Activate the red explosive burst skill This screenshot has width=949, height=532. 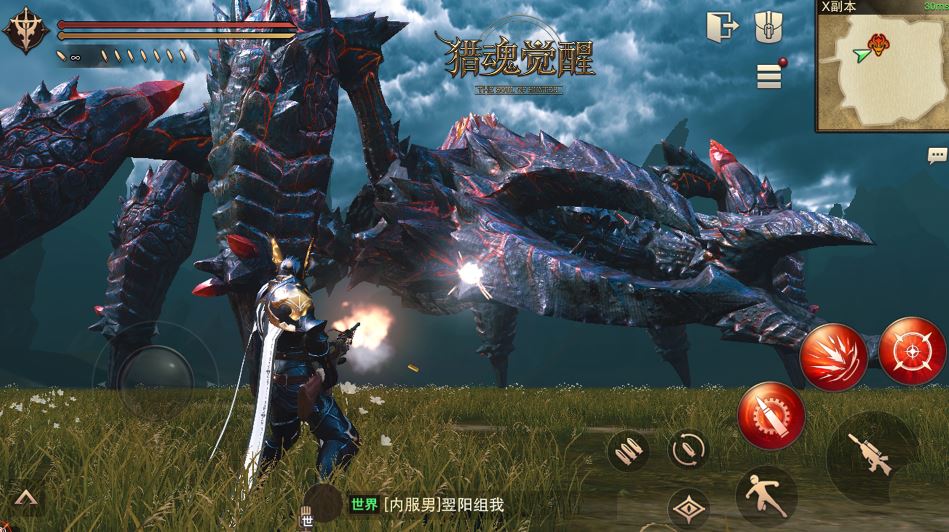pos(833,358)
